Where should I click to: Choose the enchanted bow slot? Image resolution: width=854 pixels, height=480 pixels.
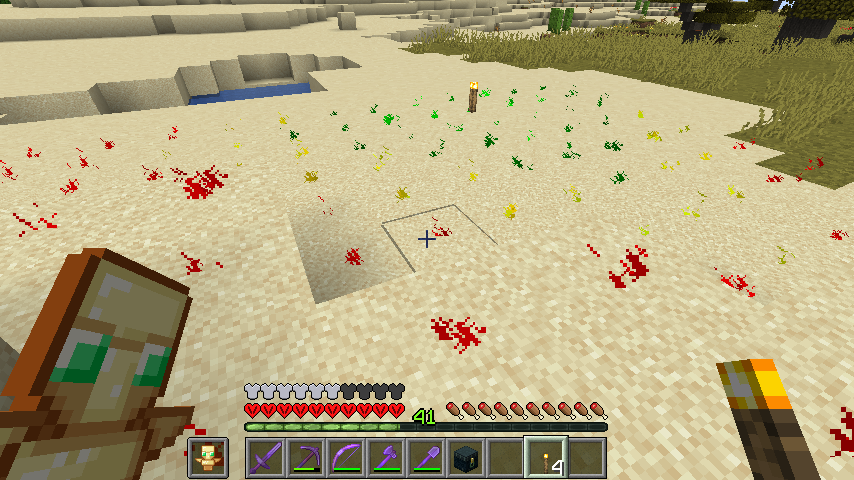tap(345, 458)
